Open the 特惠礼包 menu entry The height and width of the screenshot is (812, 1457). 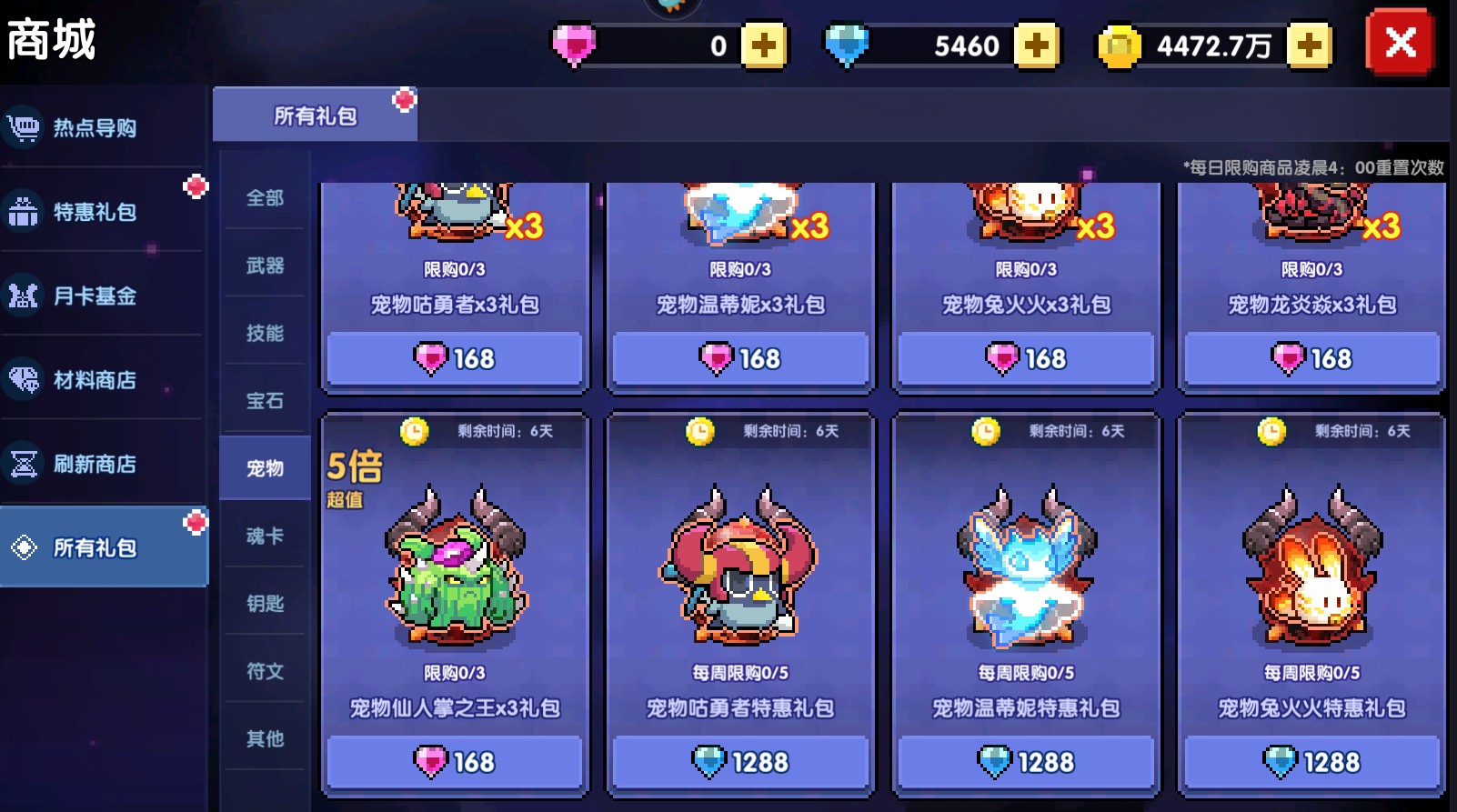pyautogui.click(x=95, y=212)
